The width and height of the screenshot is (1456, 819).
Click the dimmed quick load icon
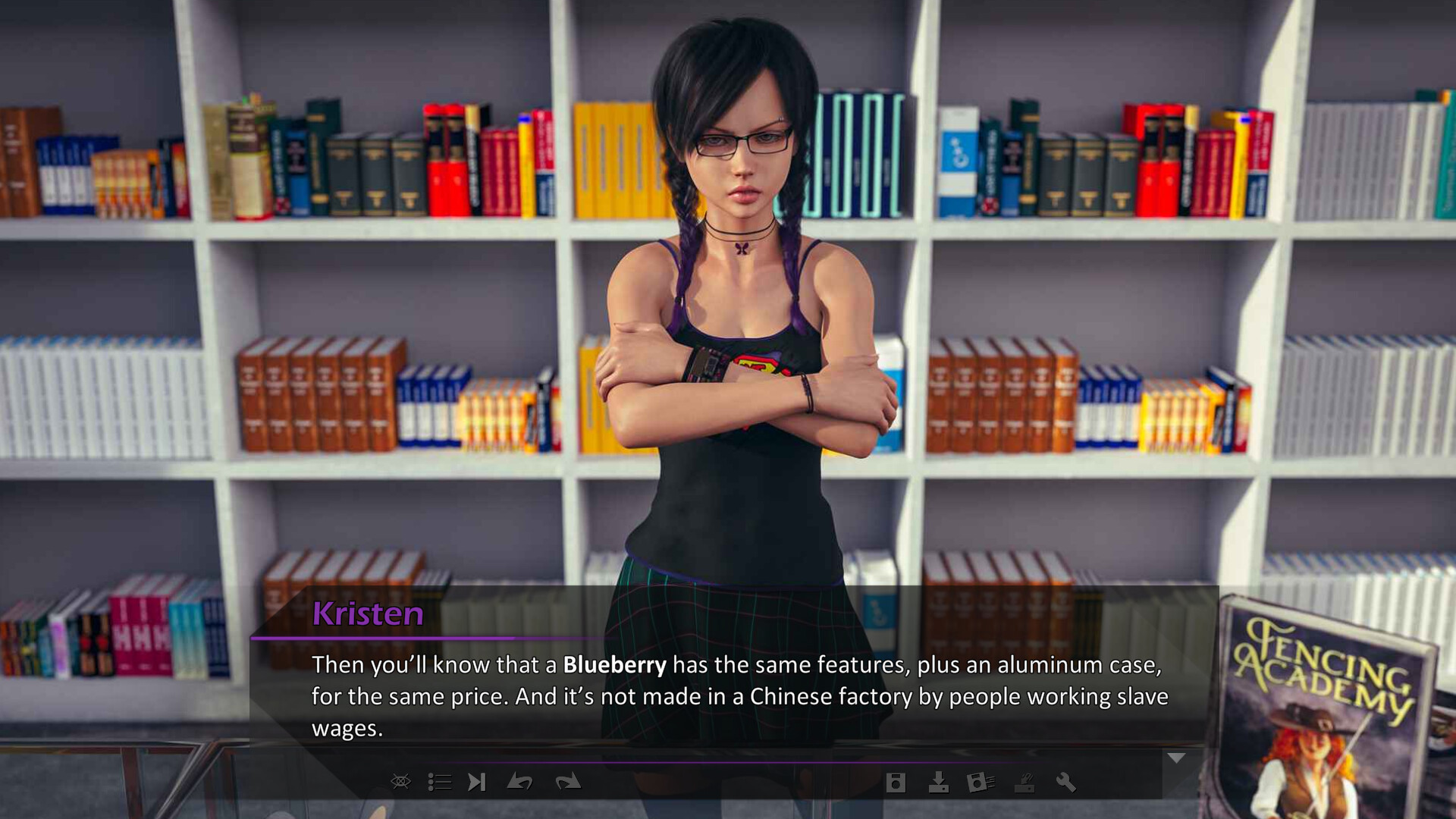coord(1025,783)
